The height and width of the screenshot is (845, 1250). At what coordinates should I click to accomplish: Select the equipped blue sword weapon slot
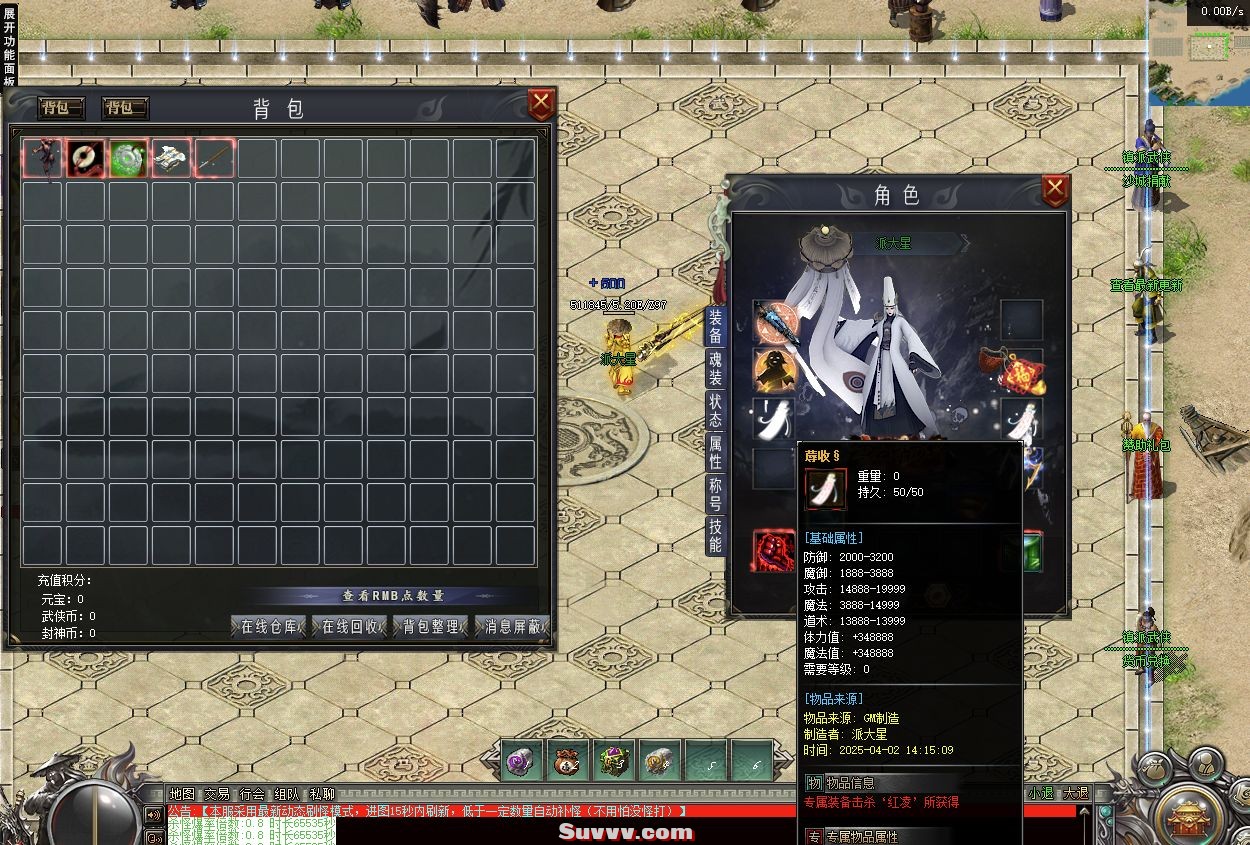[774, 322]
